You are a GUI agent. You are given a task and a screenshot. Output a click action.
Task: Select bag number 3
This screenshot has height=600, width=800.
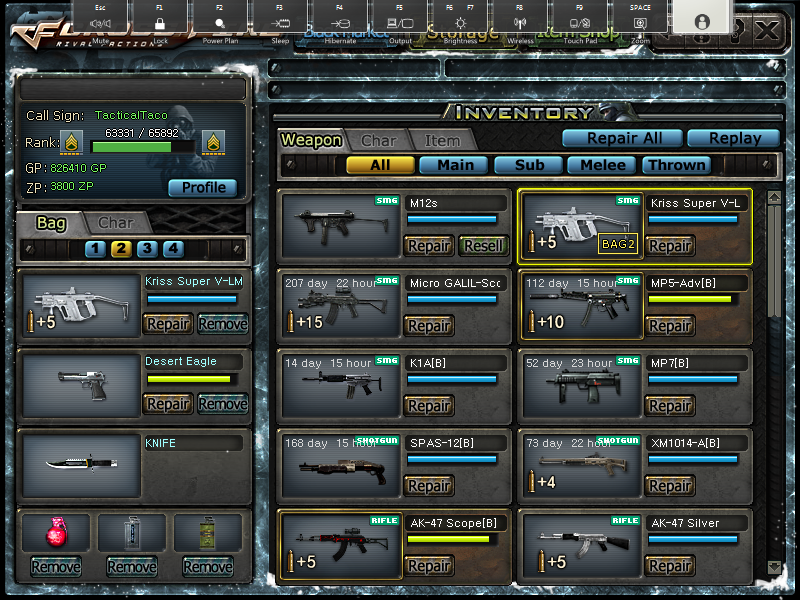coord(147,249)
